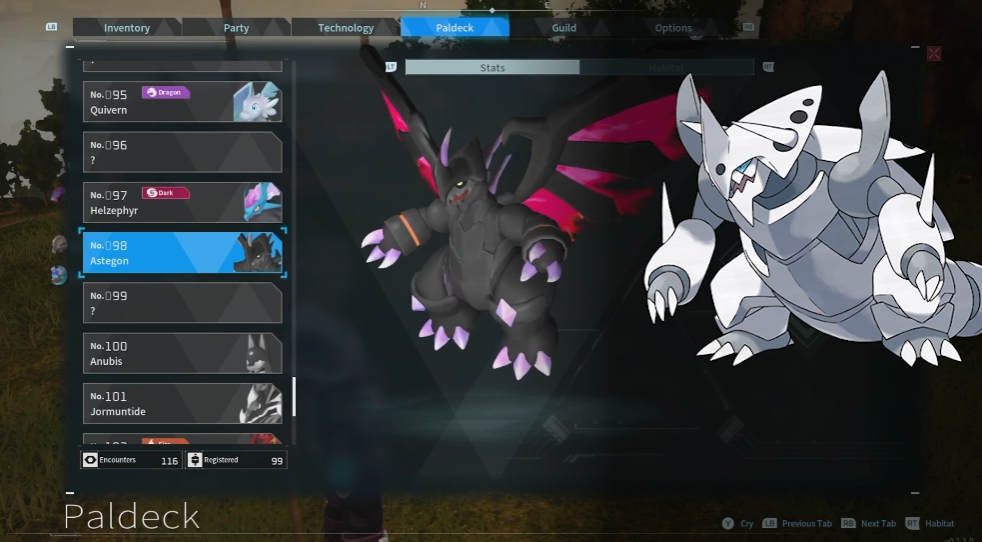Viewport: 982px width, 542px height.
Task: Open the Inventory tab
Action: coord(127,28)
